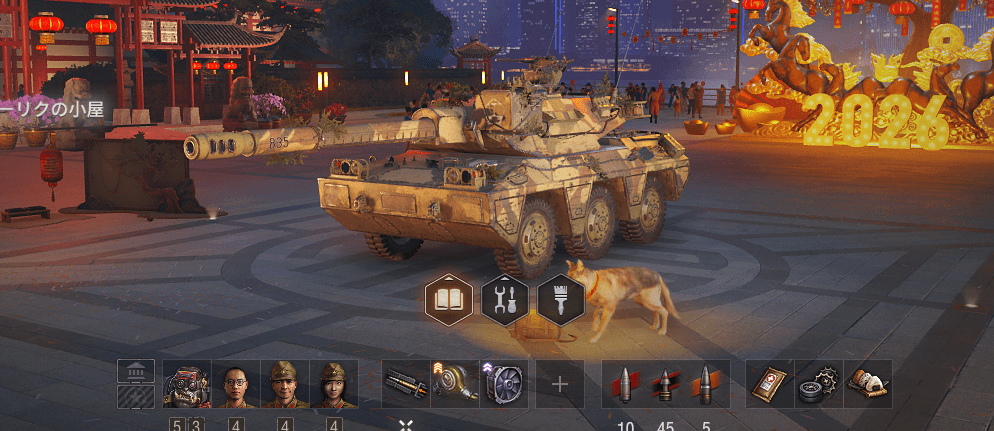994x431 pixels.
Task: Select the female crew member portrait
Action: pos(333,384)
